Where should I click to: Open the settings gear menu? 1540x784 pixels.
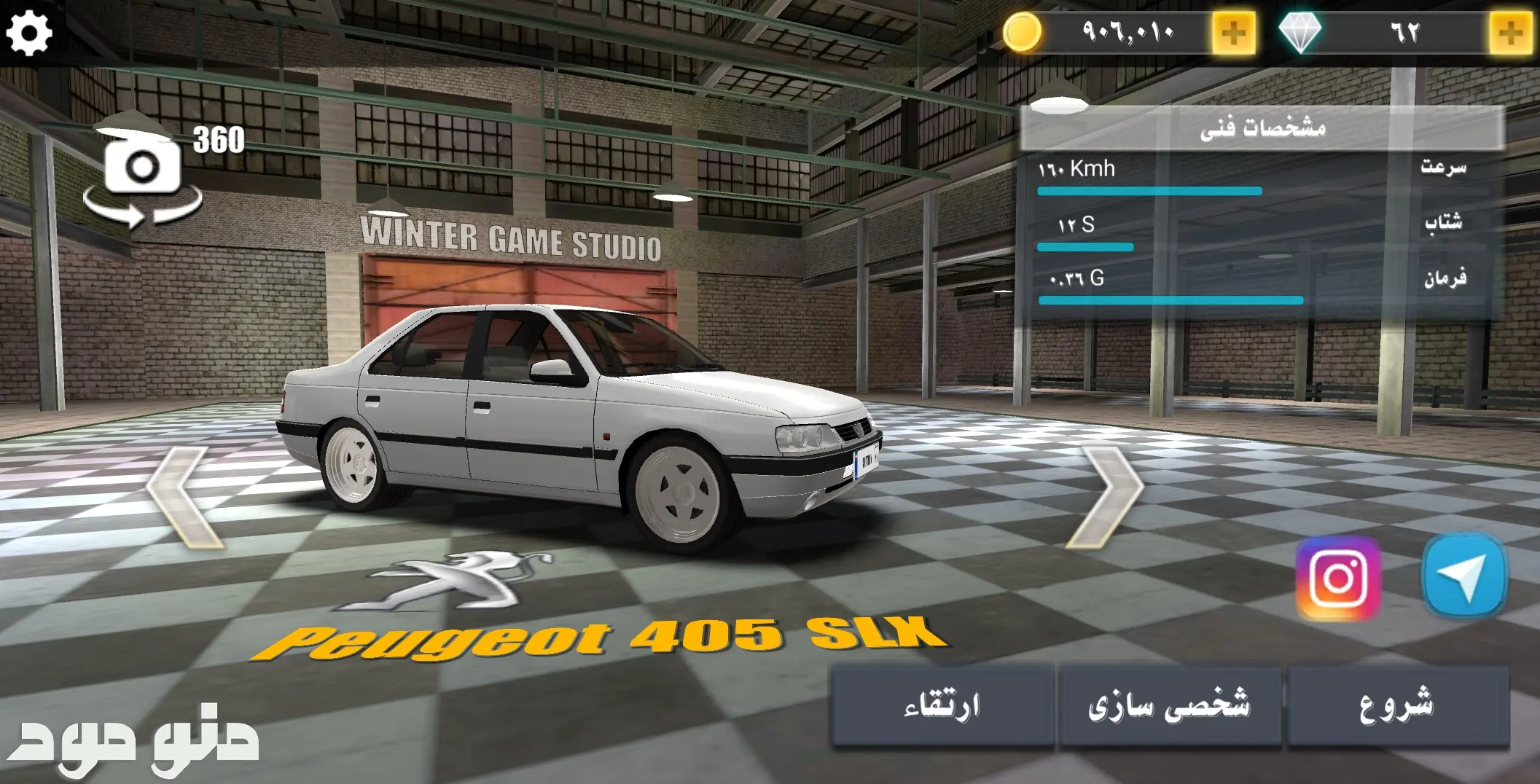tap(29, 32)
